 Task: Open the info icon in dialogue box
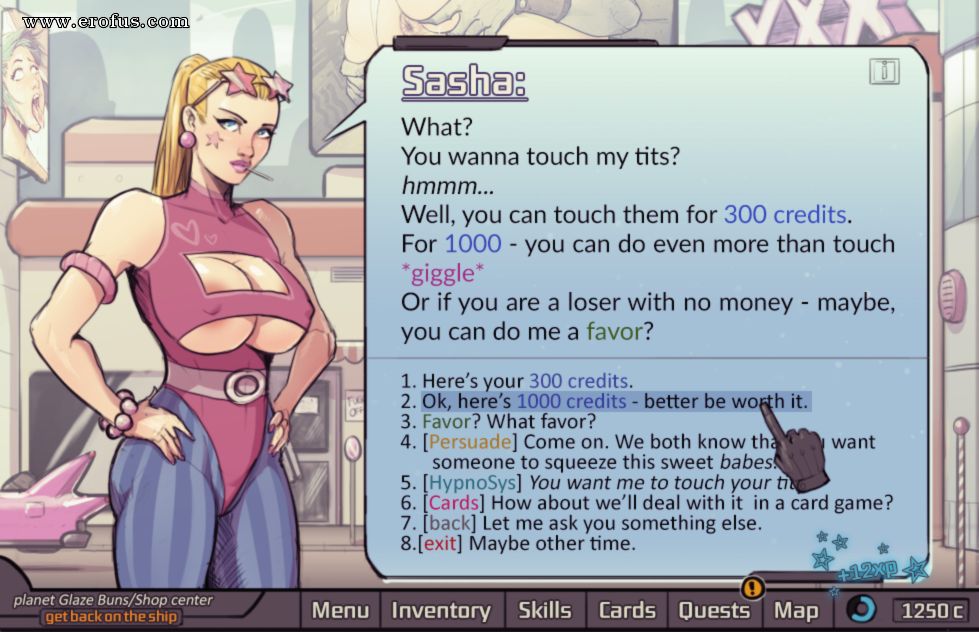coord(883,71)
